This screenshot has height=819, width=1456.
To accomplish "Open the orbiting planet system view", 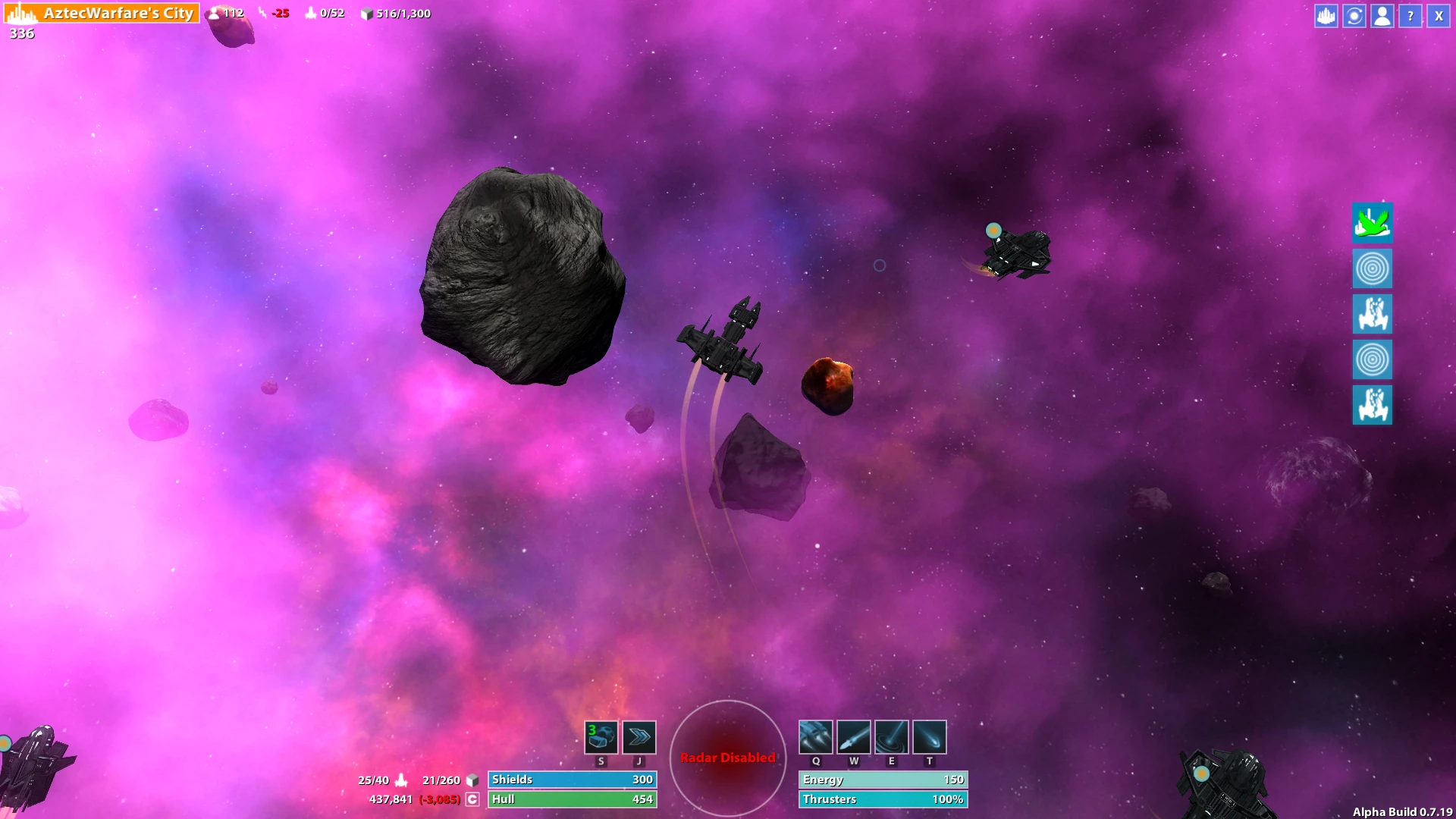I will (x=1354, y=16).
